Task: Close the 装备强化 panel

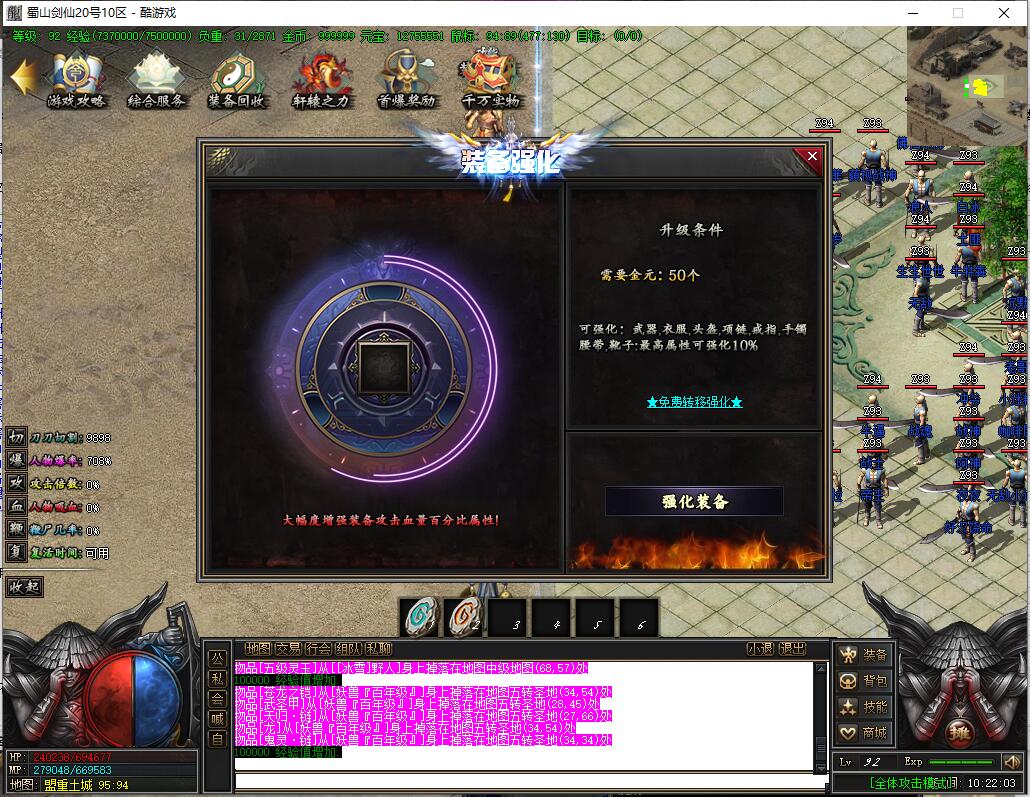Action: tap(812, 157)
